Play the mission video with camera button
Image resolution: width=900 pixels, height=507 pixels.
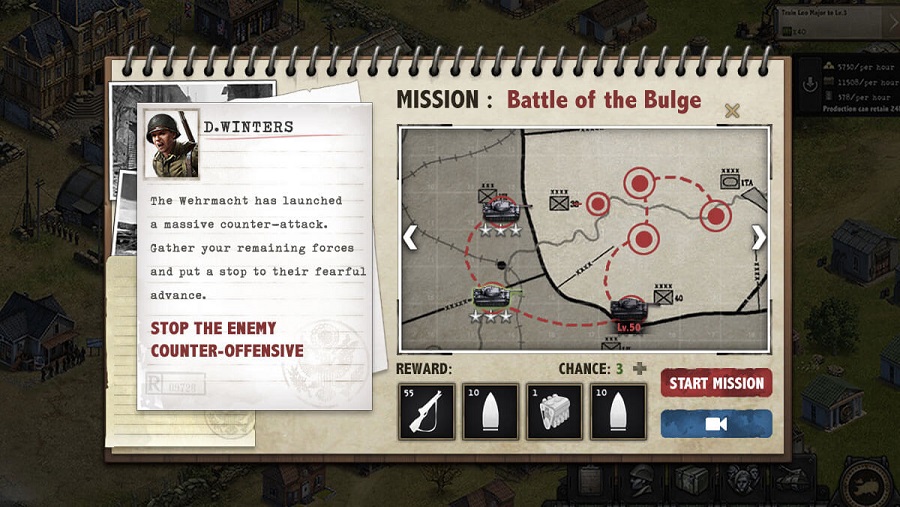click(x=716, y=424)
